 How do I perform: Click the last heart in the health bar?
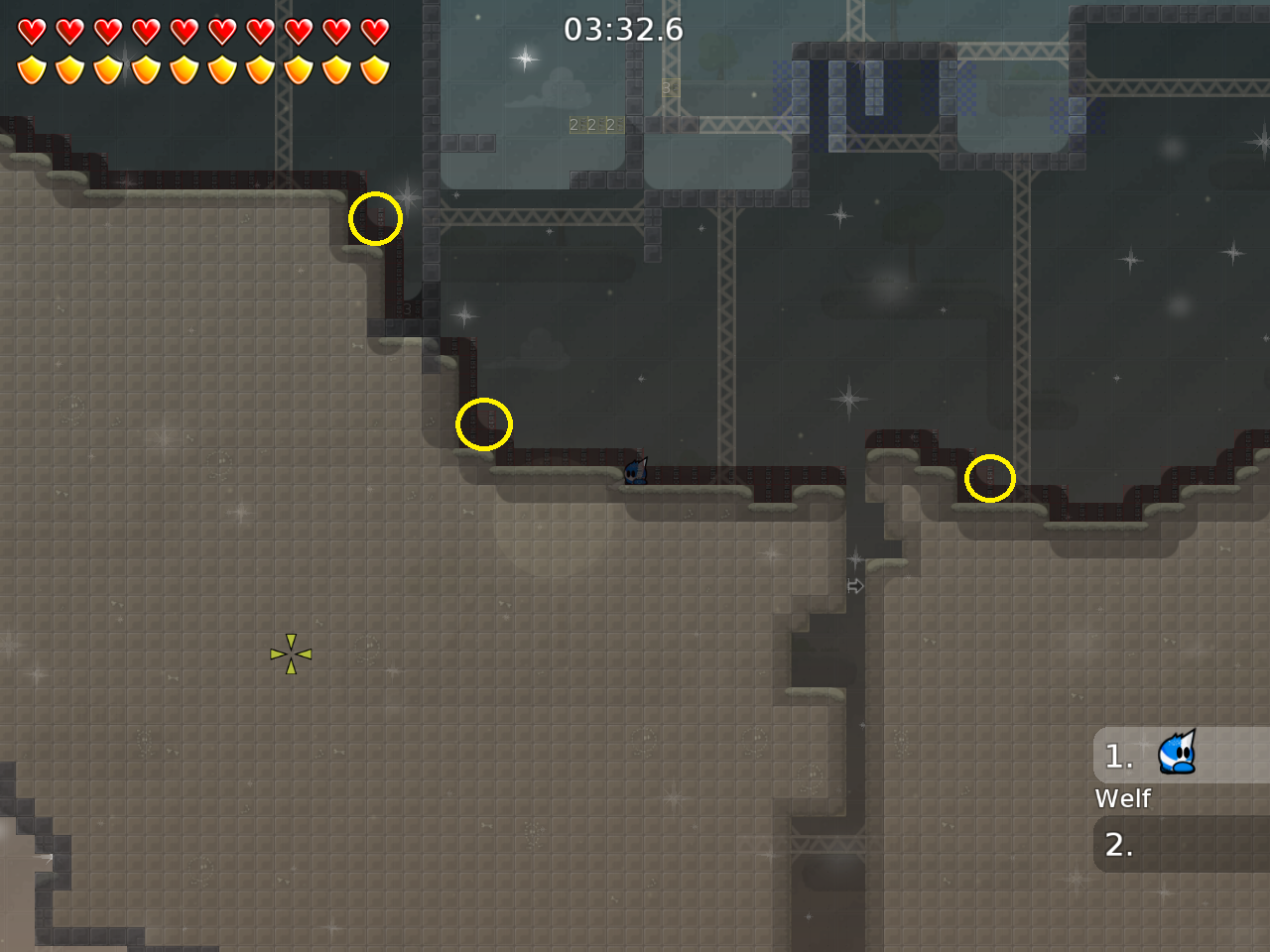click(x=373, y=30)
